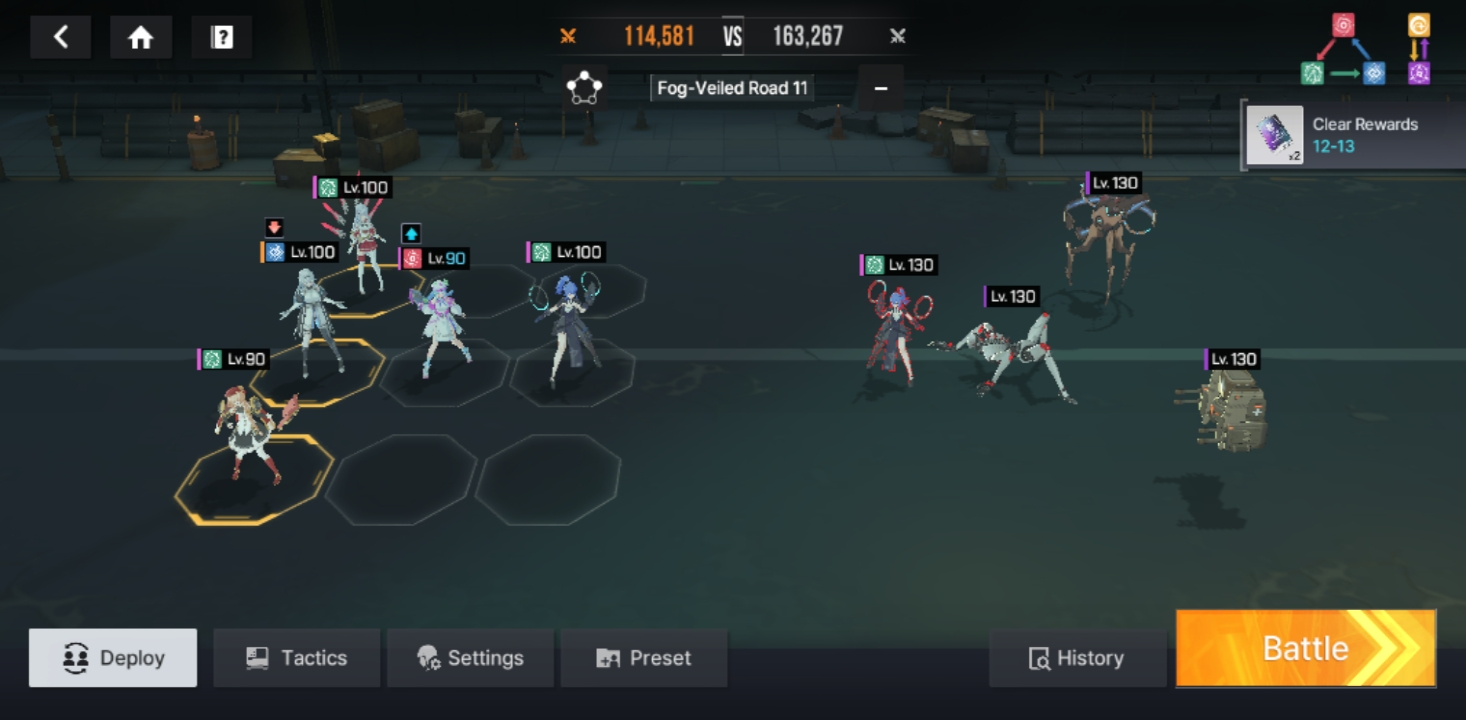This screenshot has height=720, width=1466.
Task: Return to the home screen
Action: click(141, 38)
